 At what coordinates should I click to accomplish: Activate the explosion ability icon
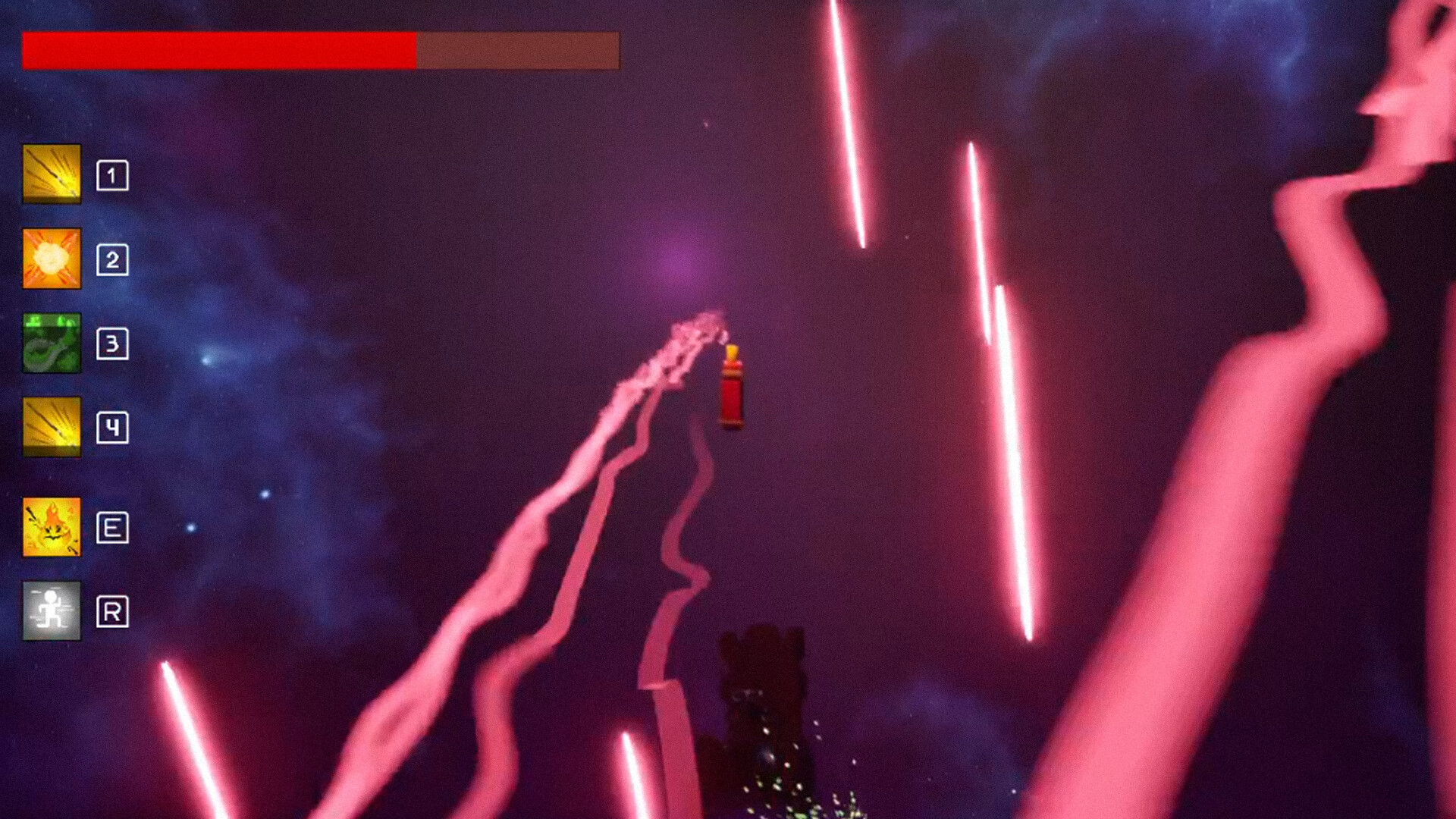[x=51, y=258]
